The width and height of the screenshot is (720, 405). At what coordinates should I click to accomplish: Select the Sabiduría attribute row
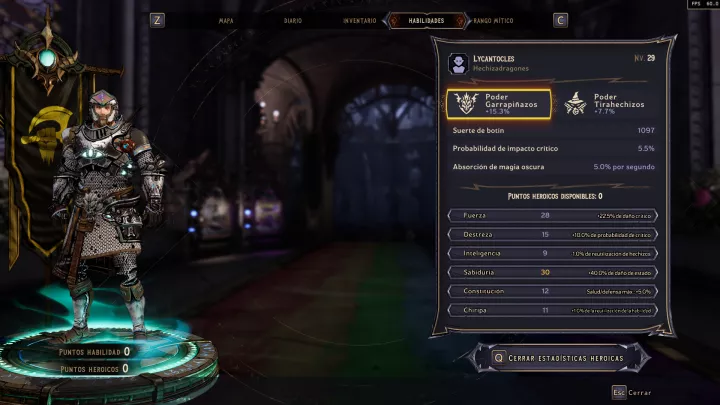coord(553,272)
